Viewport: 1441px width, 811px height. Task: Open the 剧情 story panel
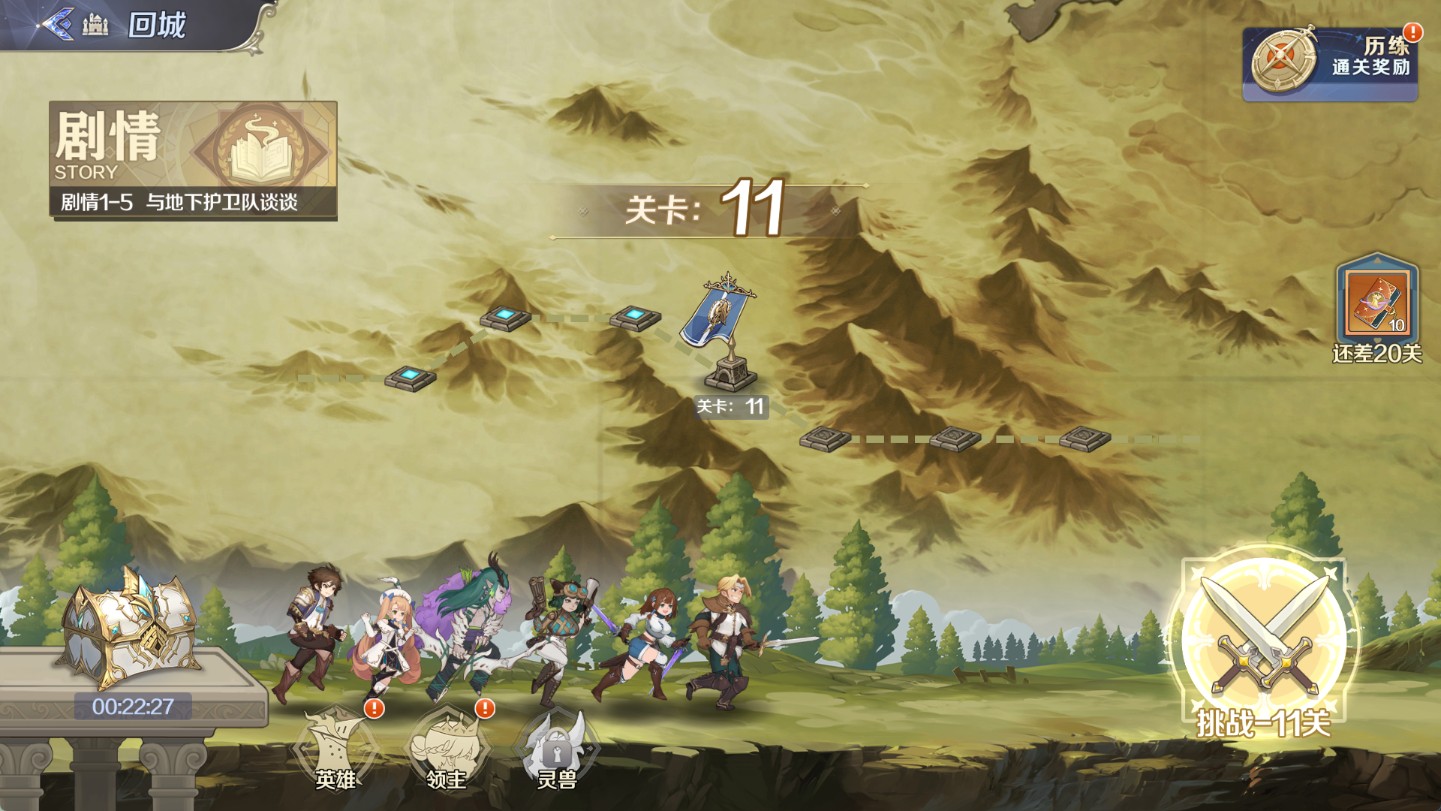pos(194,160)
